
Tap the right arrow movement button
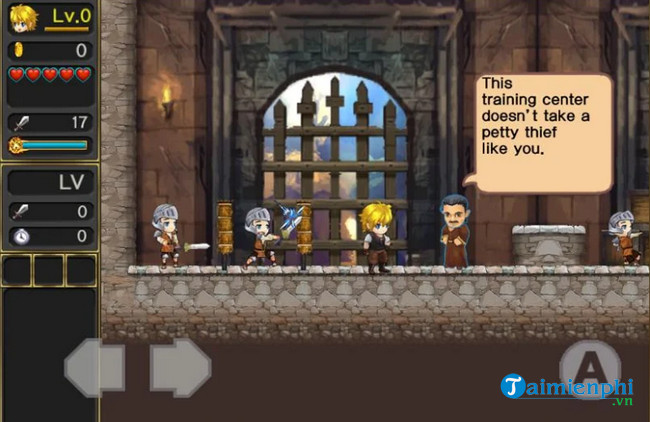[x=180, y=368]
